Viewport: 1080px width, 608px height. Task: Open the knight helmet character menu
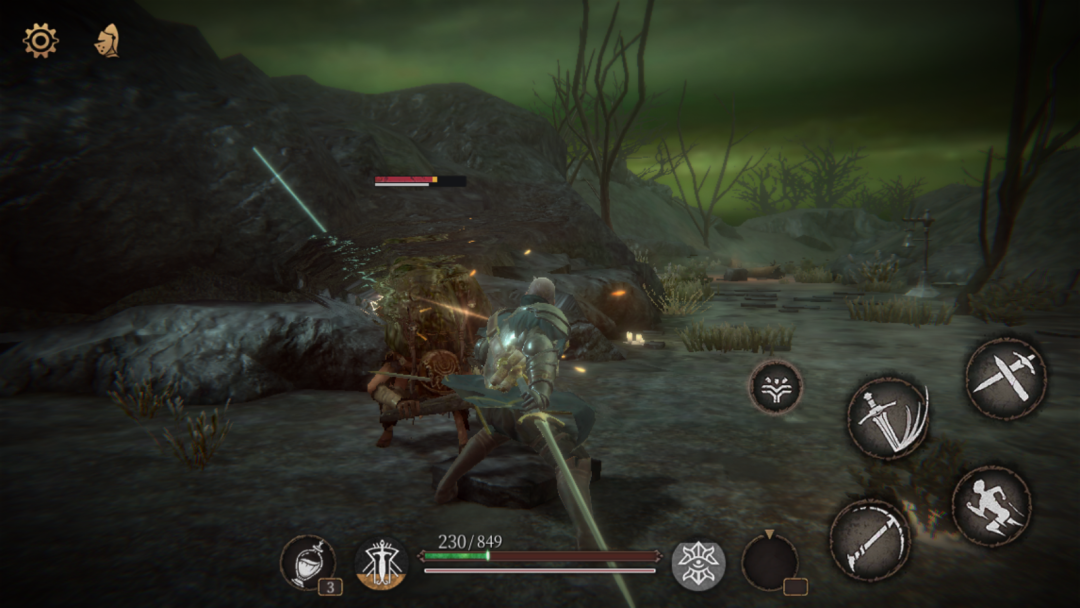(x=106, y=41)
